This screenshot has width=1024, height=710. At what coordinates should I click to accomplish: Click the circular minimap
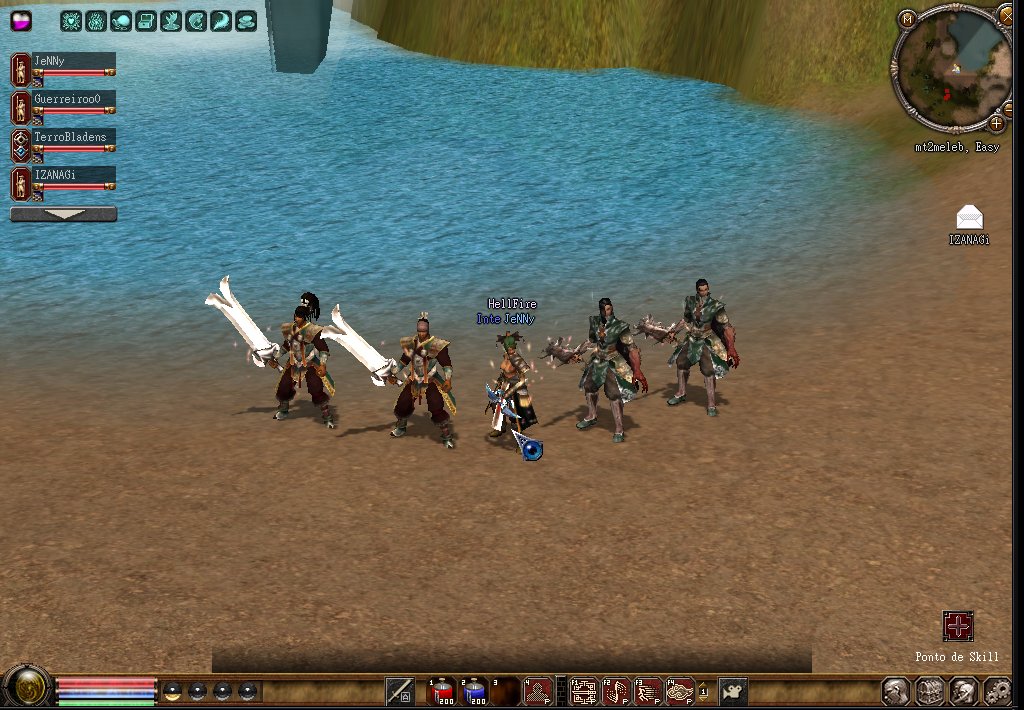pyautogui.click(x=951, y=66)
